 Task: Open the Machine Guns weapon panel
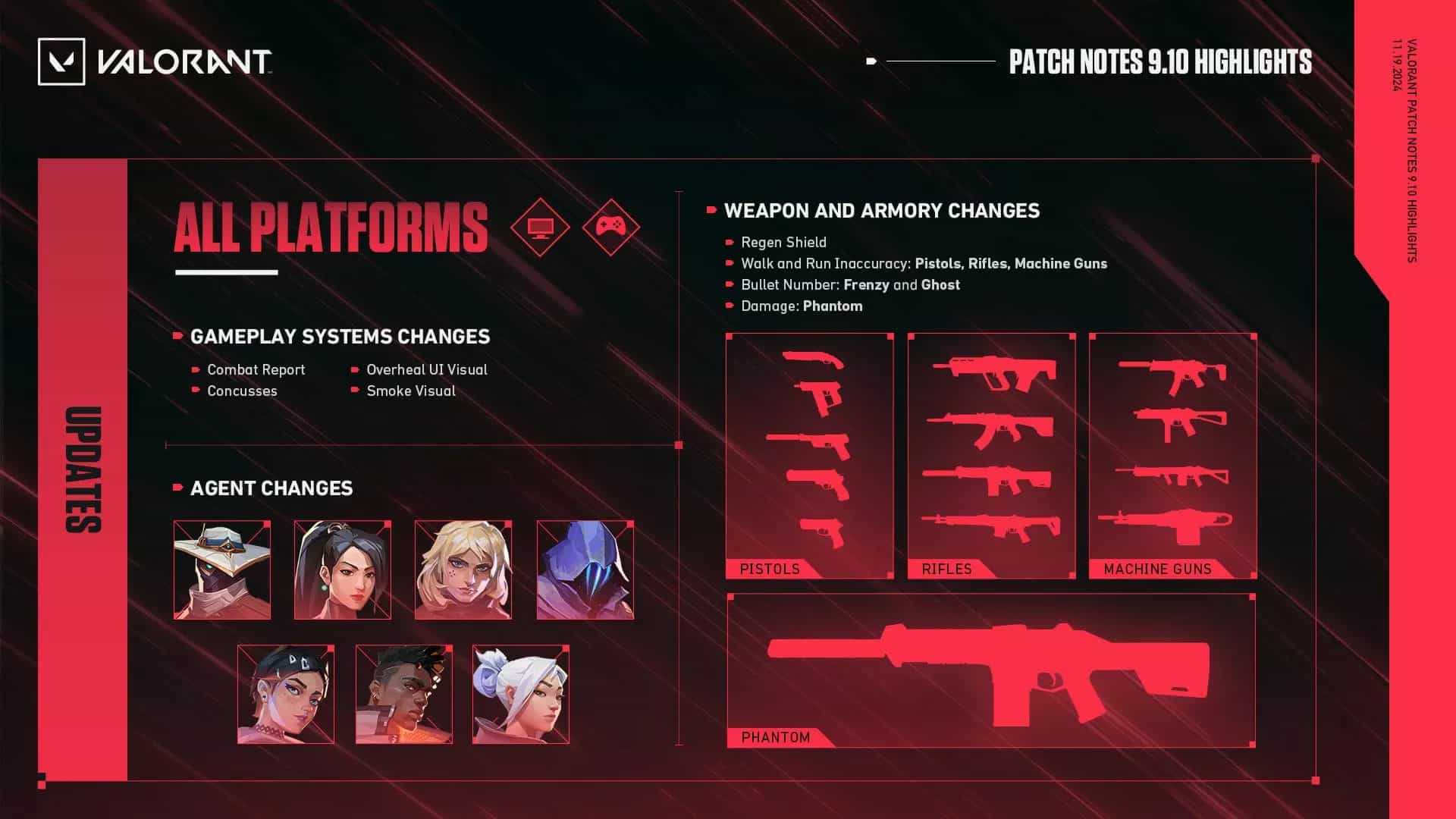point(1172,456)
